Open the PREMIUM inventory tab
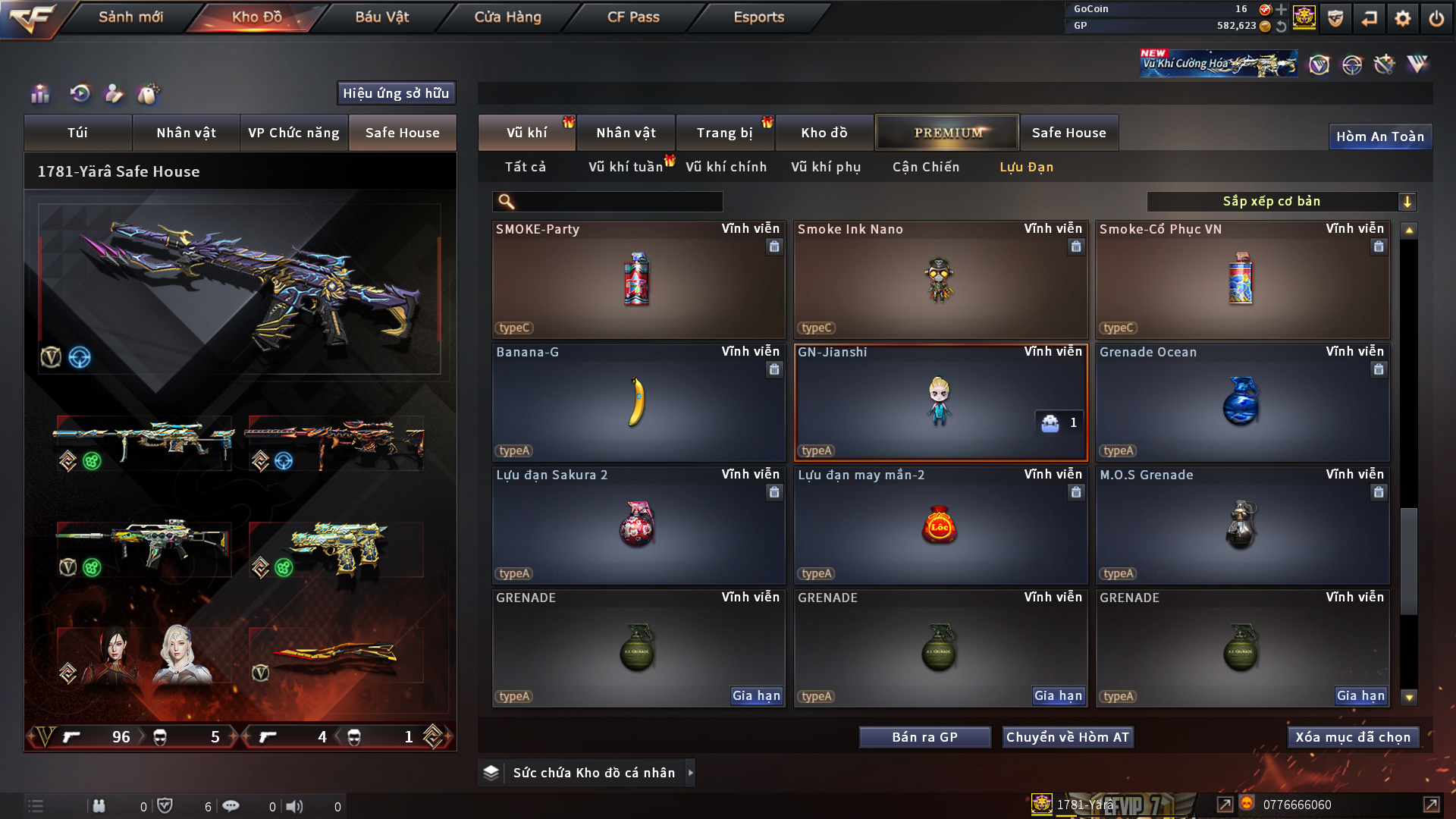The image size is (1456, 819). pyautogui.click(x=947, y=133)
